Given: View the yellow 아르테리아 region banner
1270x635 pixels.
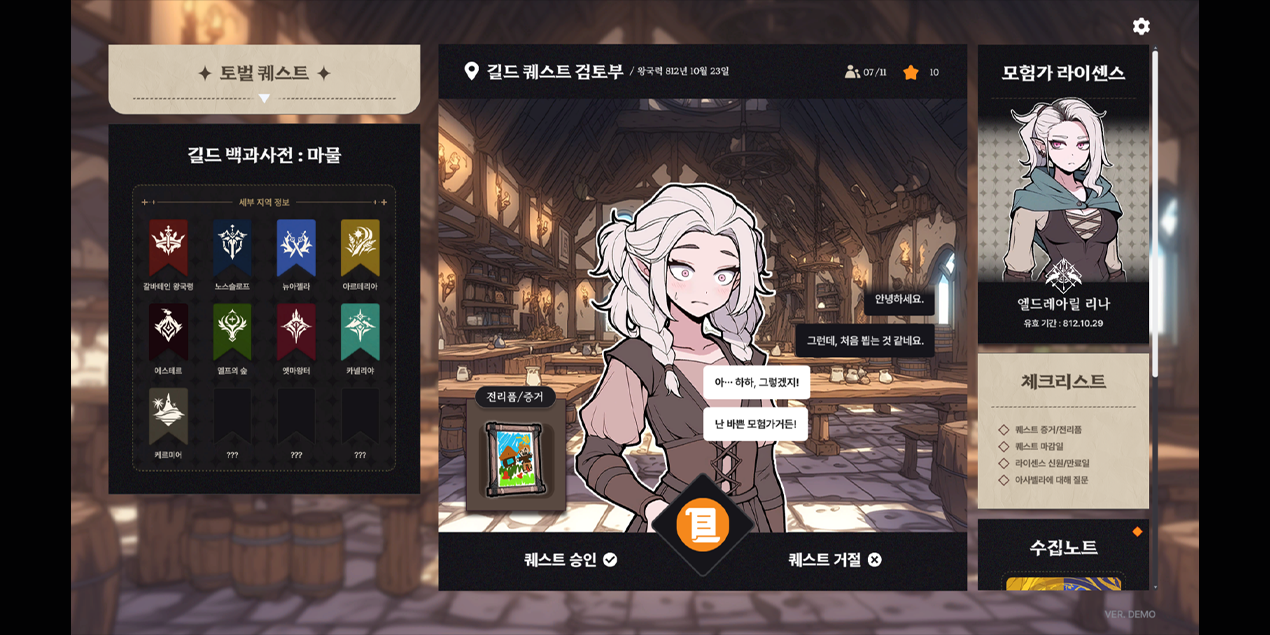Looking at the screenshot, I should (x=360, y=247).
